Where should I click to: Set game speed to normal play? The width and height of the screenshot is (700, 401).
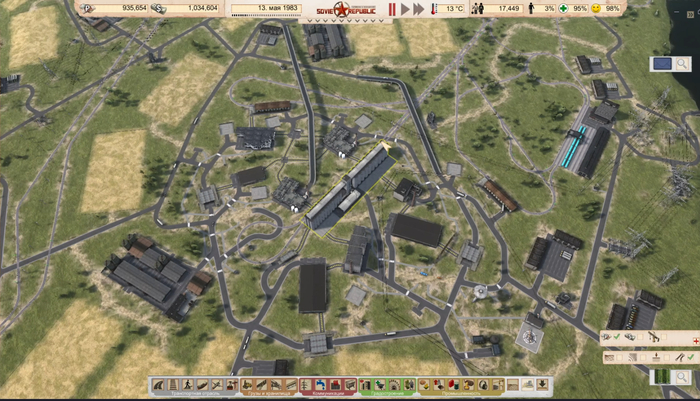tap(405, 9)
